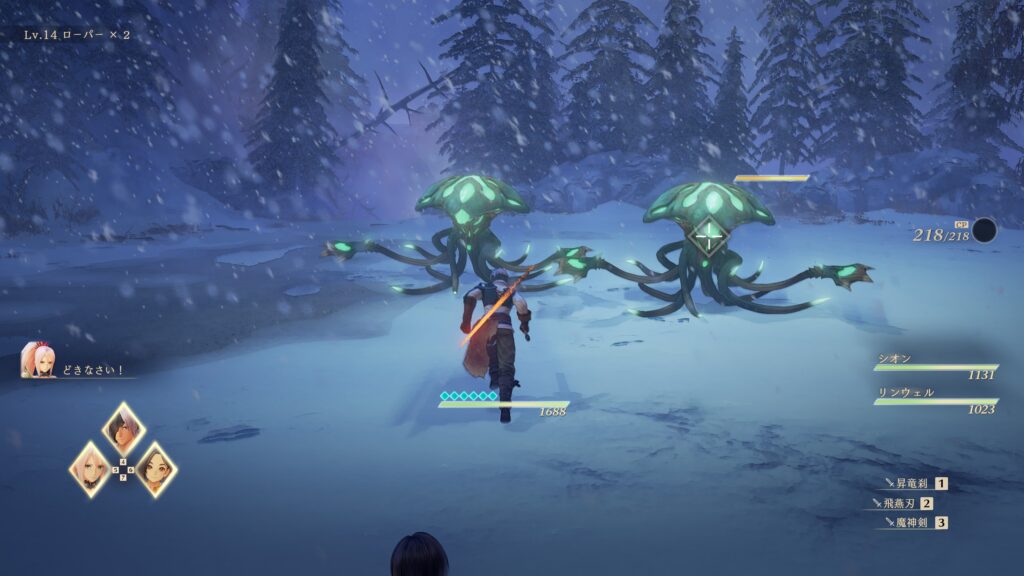This screenshot has width=1024, height=576.
Task: Trigger Rinwell's boost attack diamond portrait
Action: (x=157, y=468)
